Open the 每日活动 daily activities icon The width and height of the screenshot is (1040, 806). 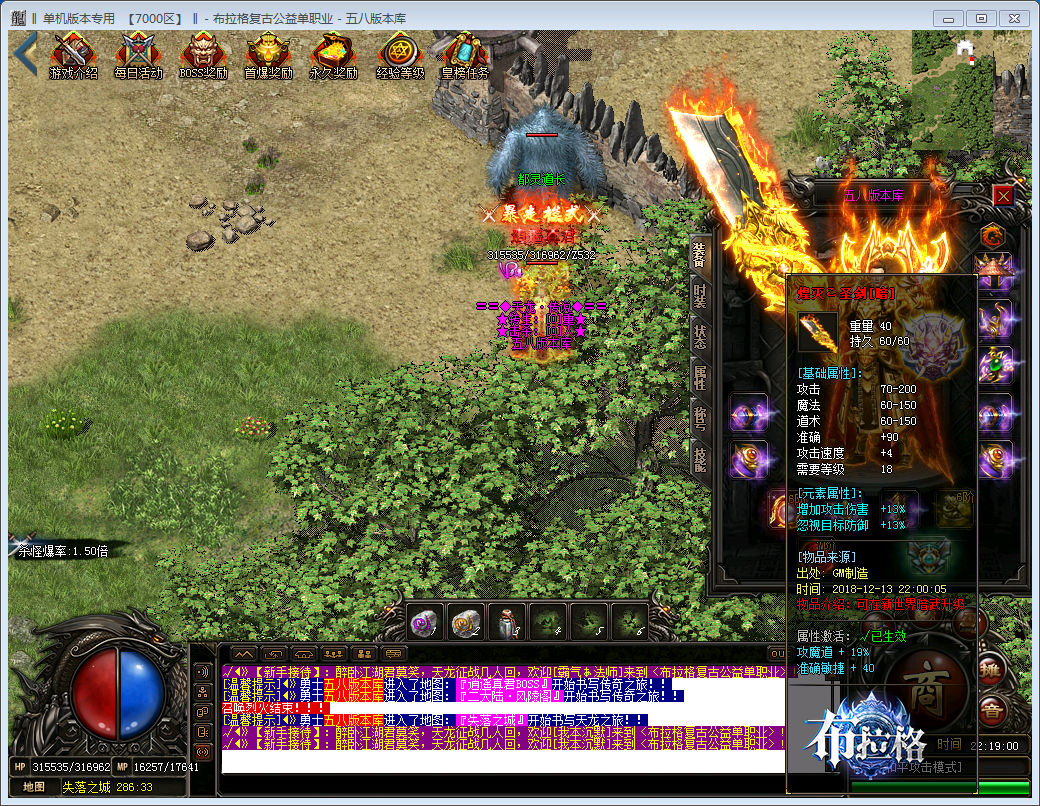tap(137, 56)
